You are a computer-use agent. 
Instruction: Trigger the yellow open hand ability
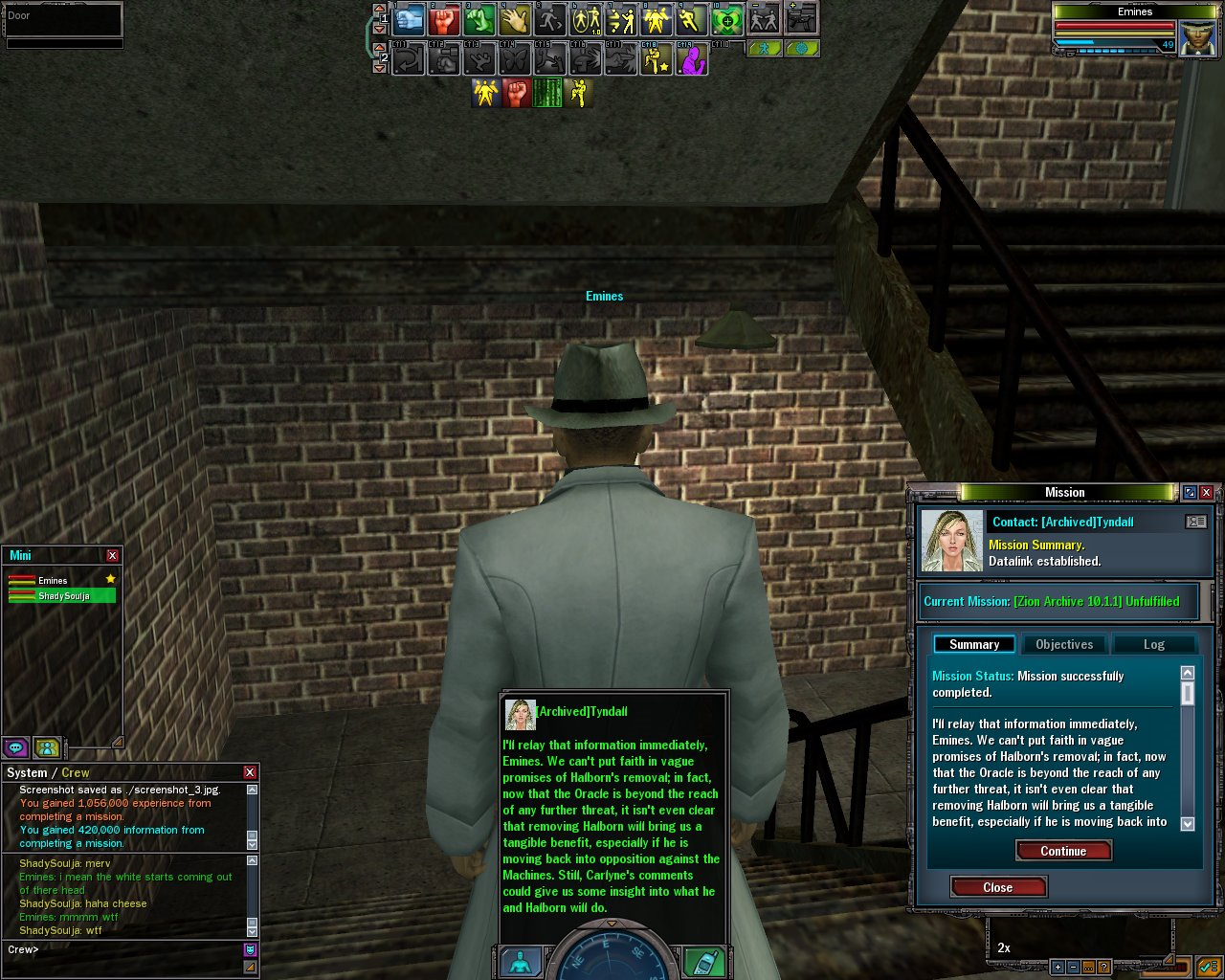click(516, 19)
